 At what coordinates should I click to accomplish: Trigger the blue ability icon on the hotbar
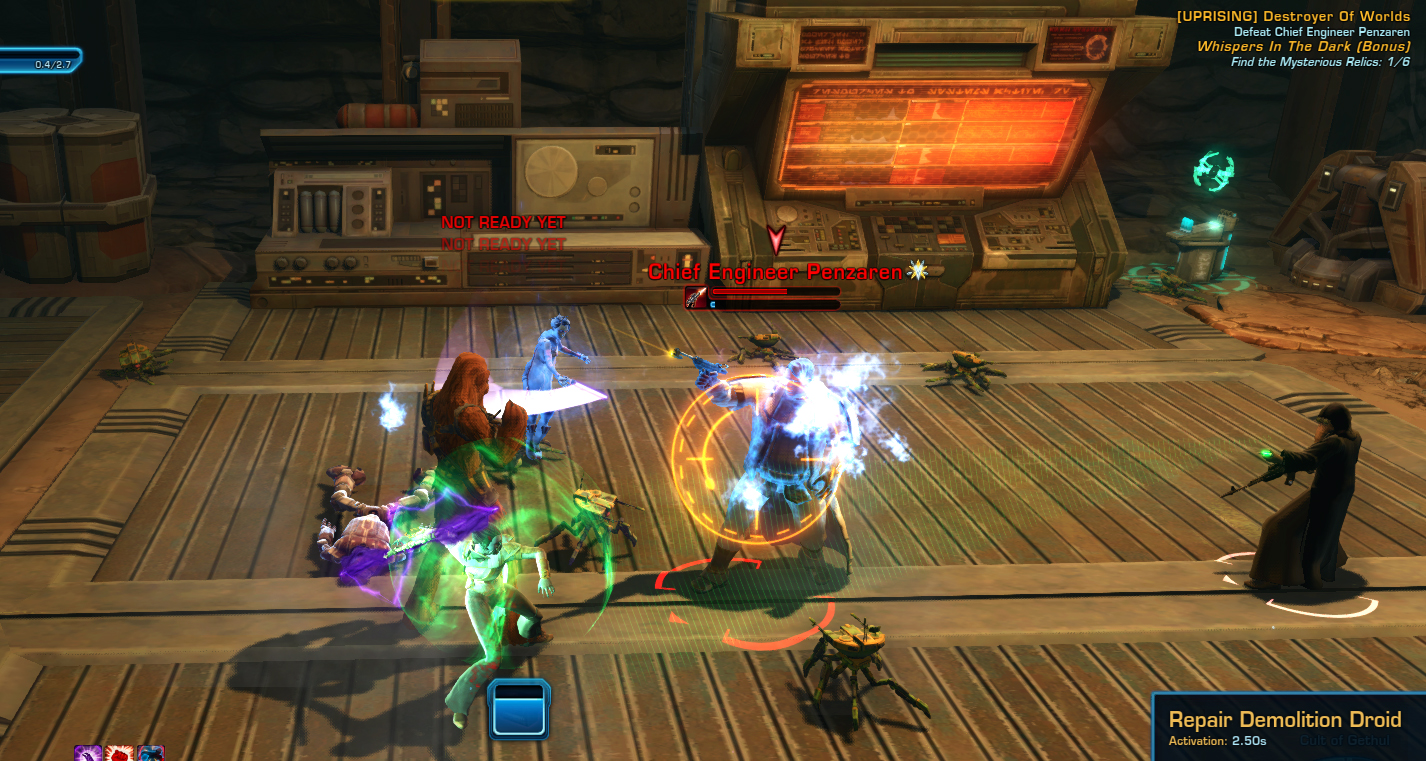(x=152, y=755)
